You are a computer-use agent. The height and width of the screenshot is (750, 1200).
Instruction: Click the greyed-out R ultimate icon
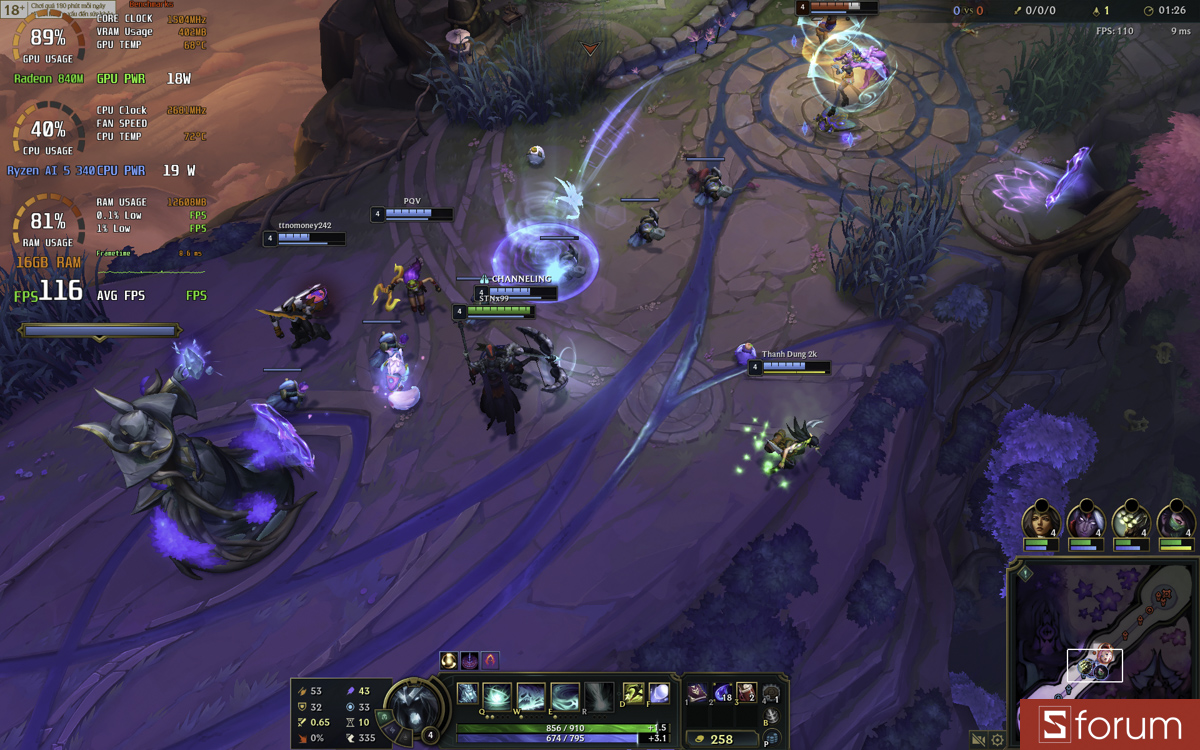coord(599,695)
